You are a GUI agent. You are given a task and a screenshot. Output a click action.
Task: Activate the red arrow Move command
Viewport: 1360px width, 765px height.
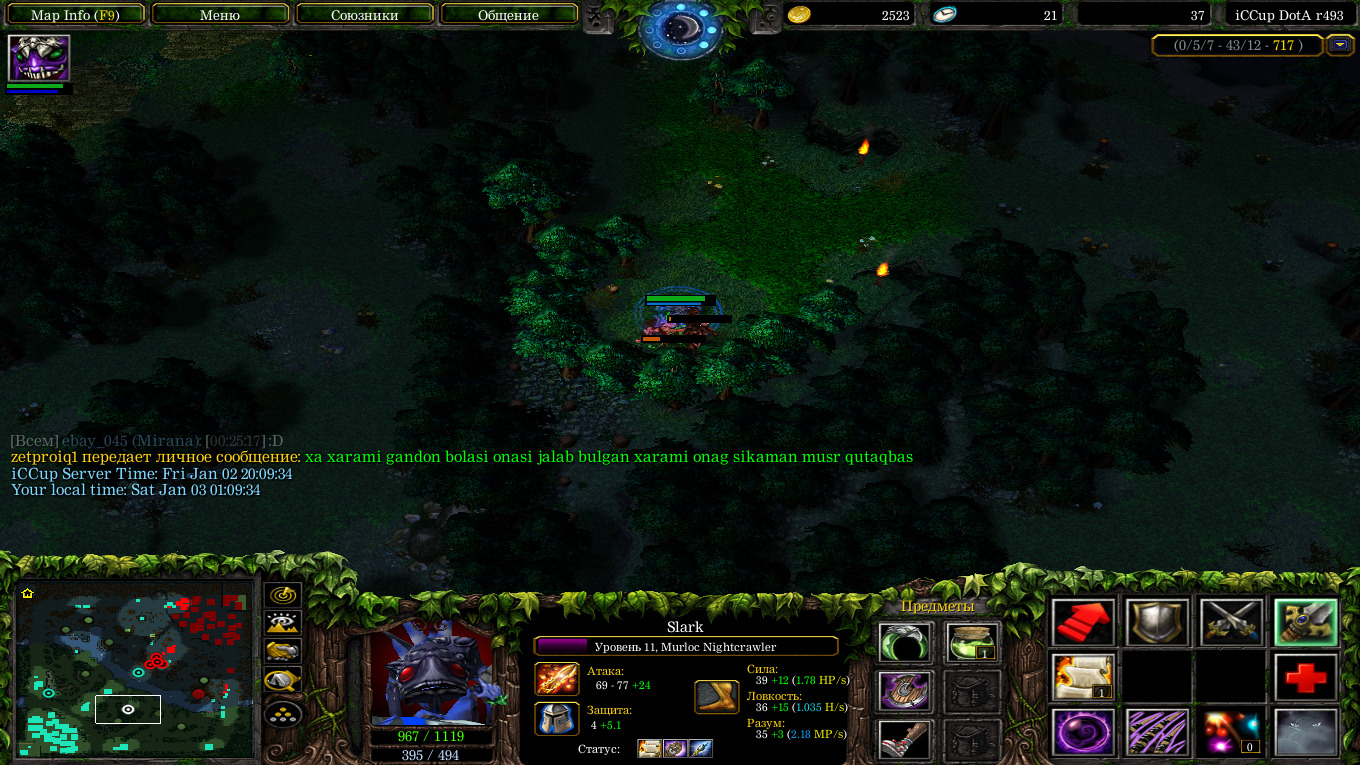[1083, 622]
